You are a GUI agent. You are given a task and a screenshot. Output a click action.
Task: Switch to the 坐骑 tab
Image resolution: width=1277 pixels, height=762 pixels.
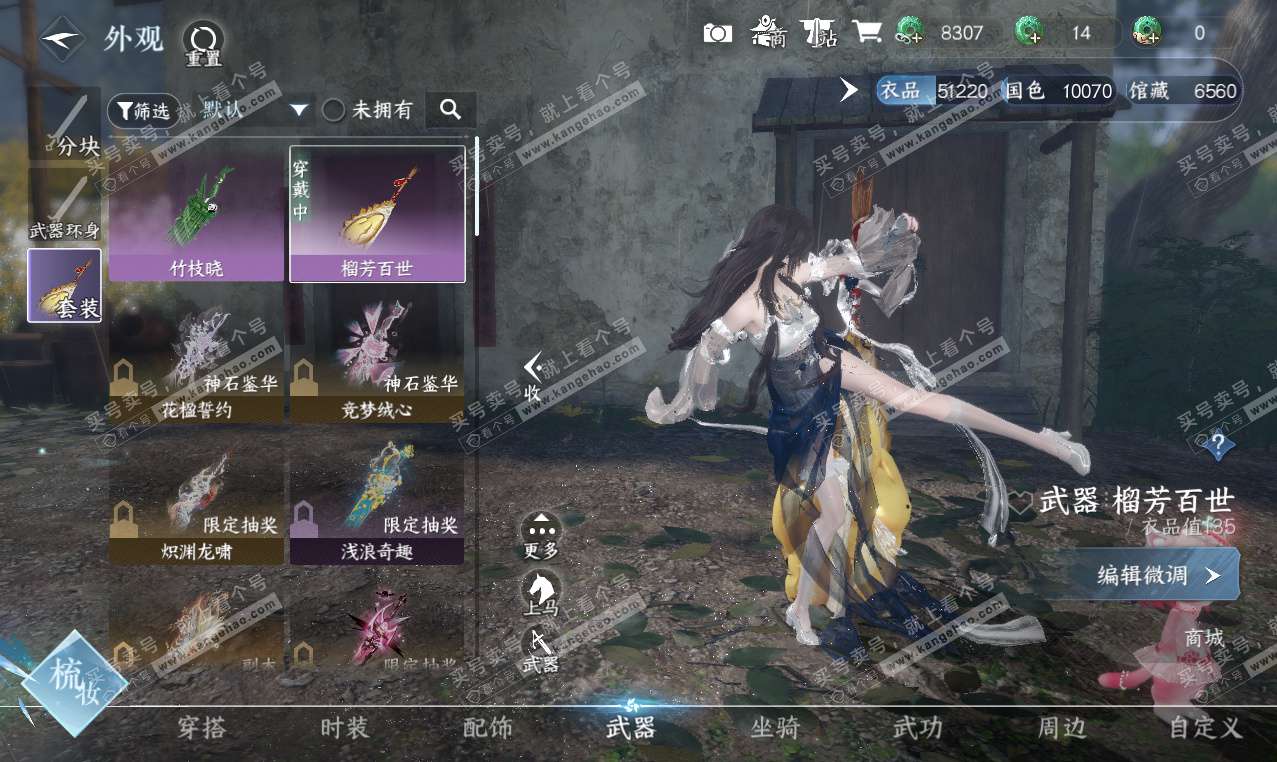pos(775,728)
